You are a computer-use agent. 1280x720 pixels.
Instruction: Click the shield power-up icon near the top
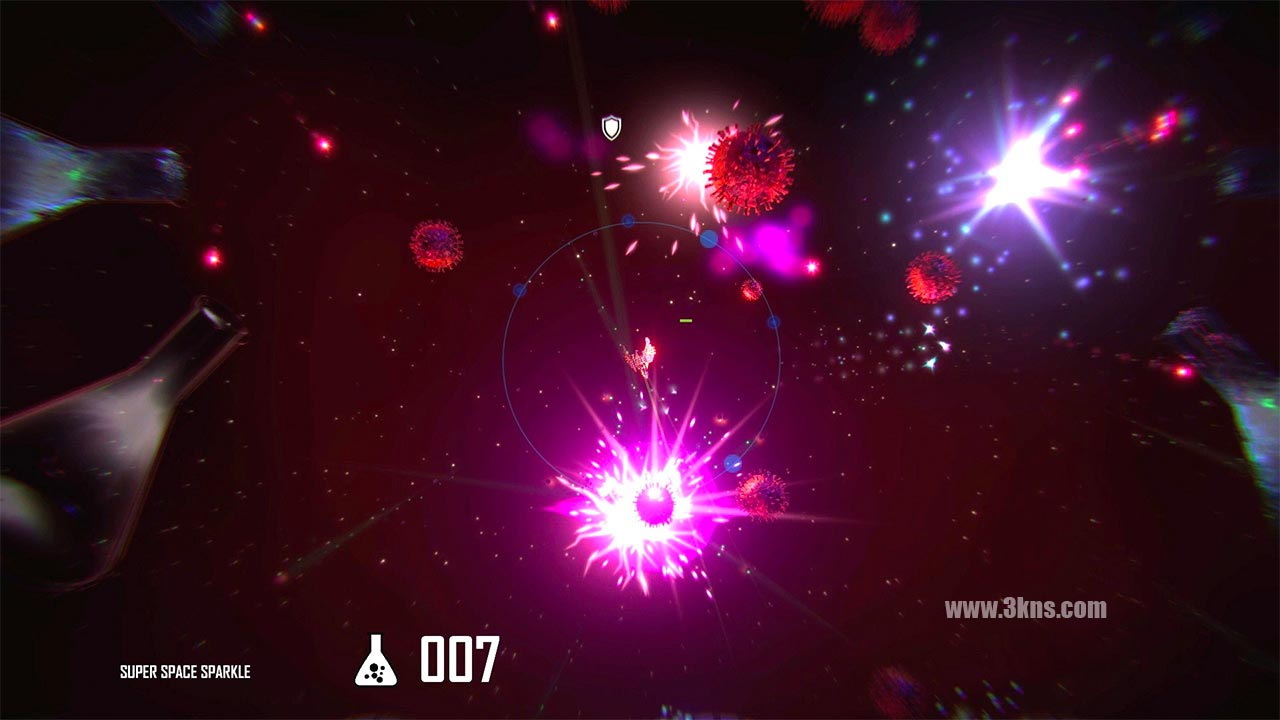click(610, 127)
